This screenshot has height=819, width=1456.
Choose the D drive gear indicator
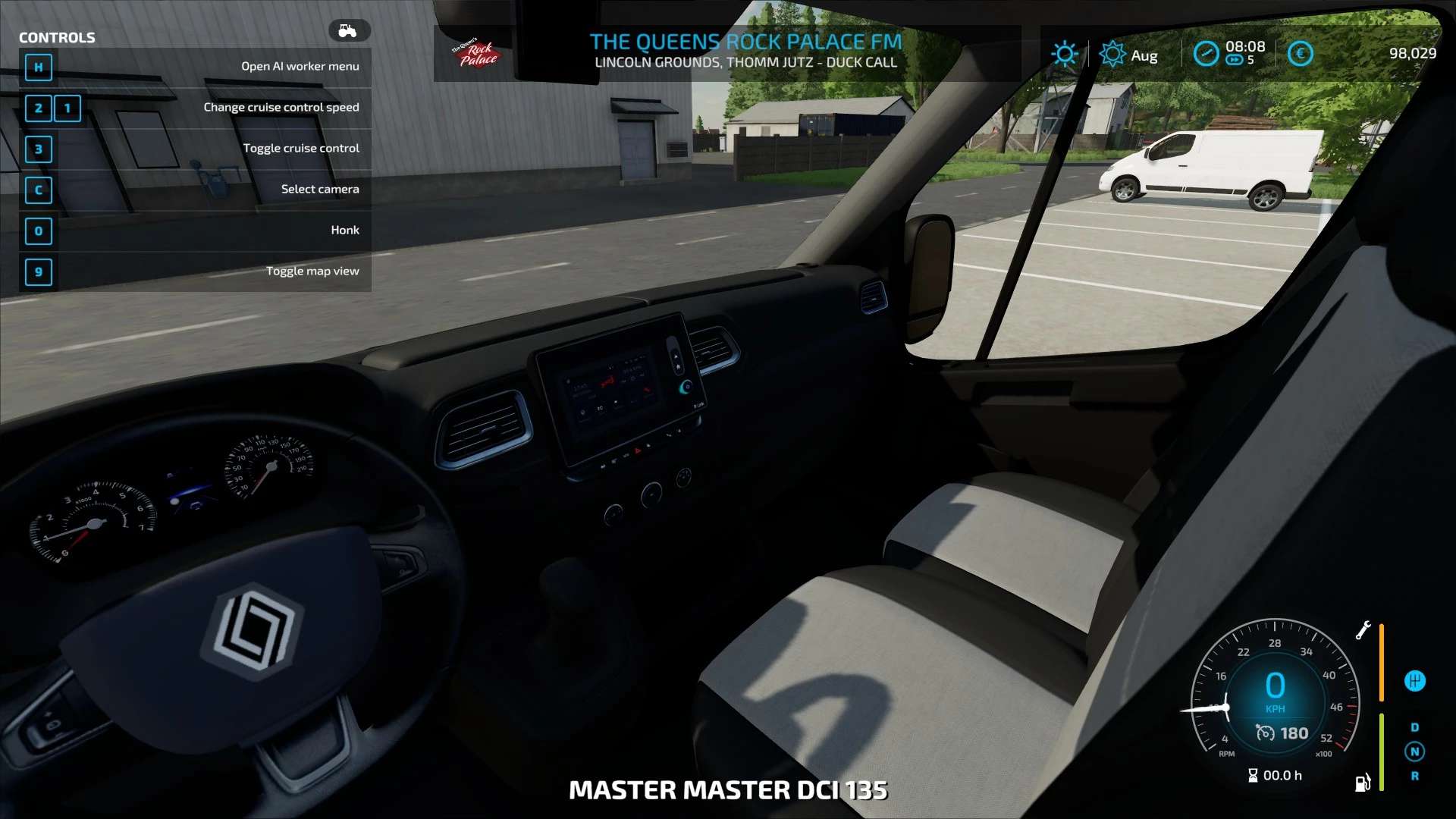[1414, 727]
